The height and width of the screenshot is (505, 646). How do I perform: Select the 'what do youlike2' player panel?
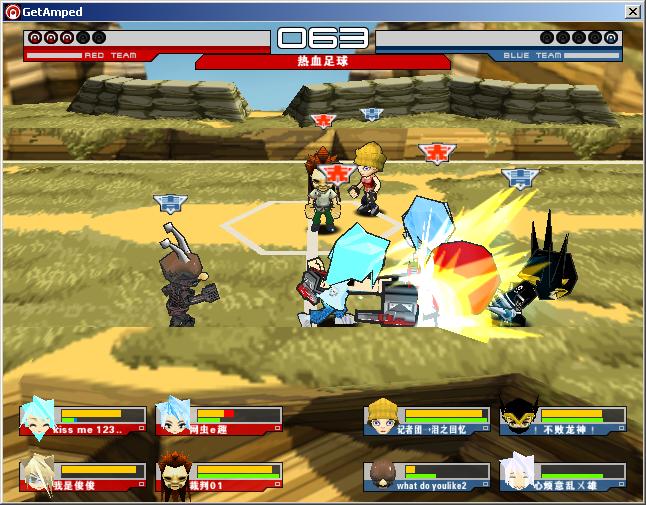coord(427,475)
